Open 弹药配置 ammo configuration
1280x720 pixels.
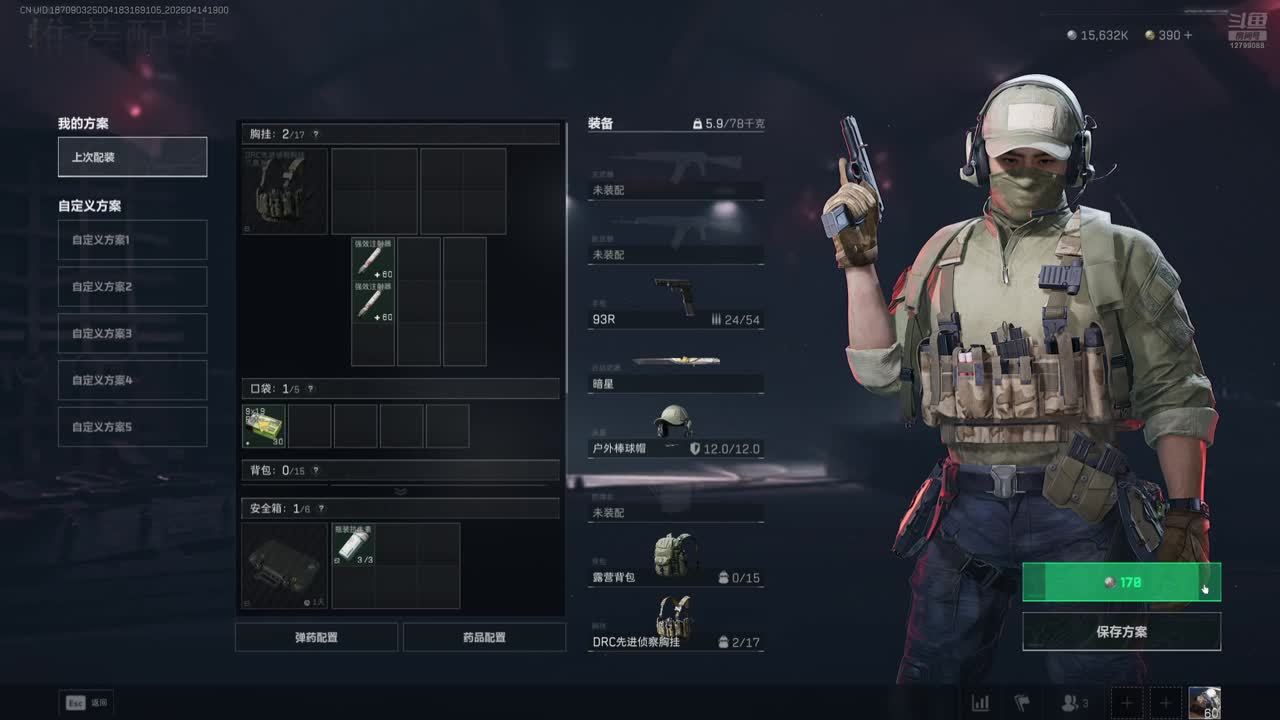coord(316,637)
